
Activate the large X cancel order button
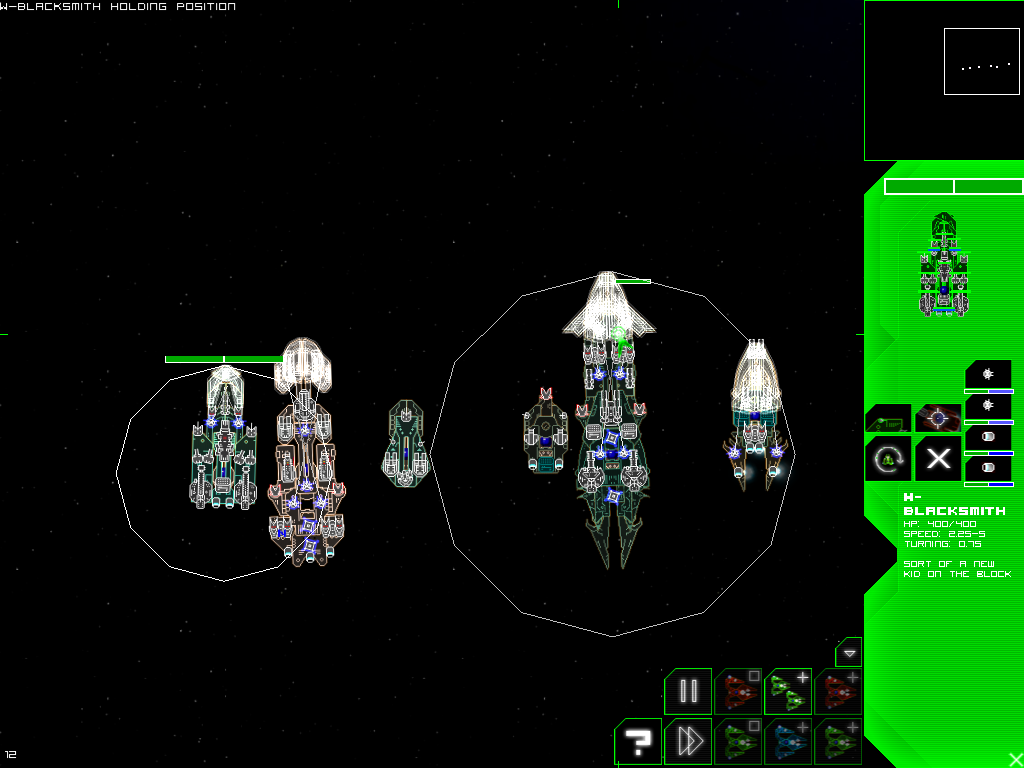coord(938,459)
